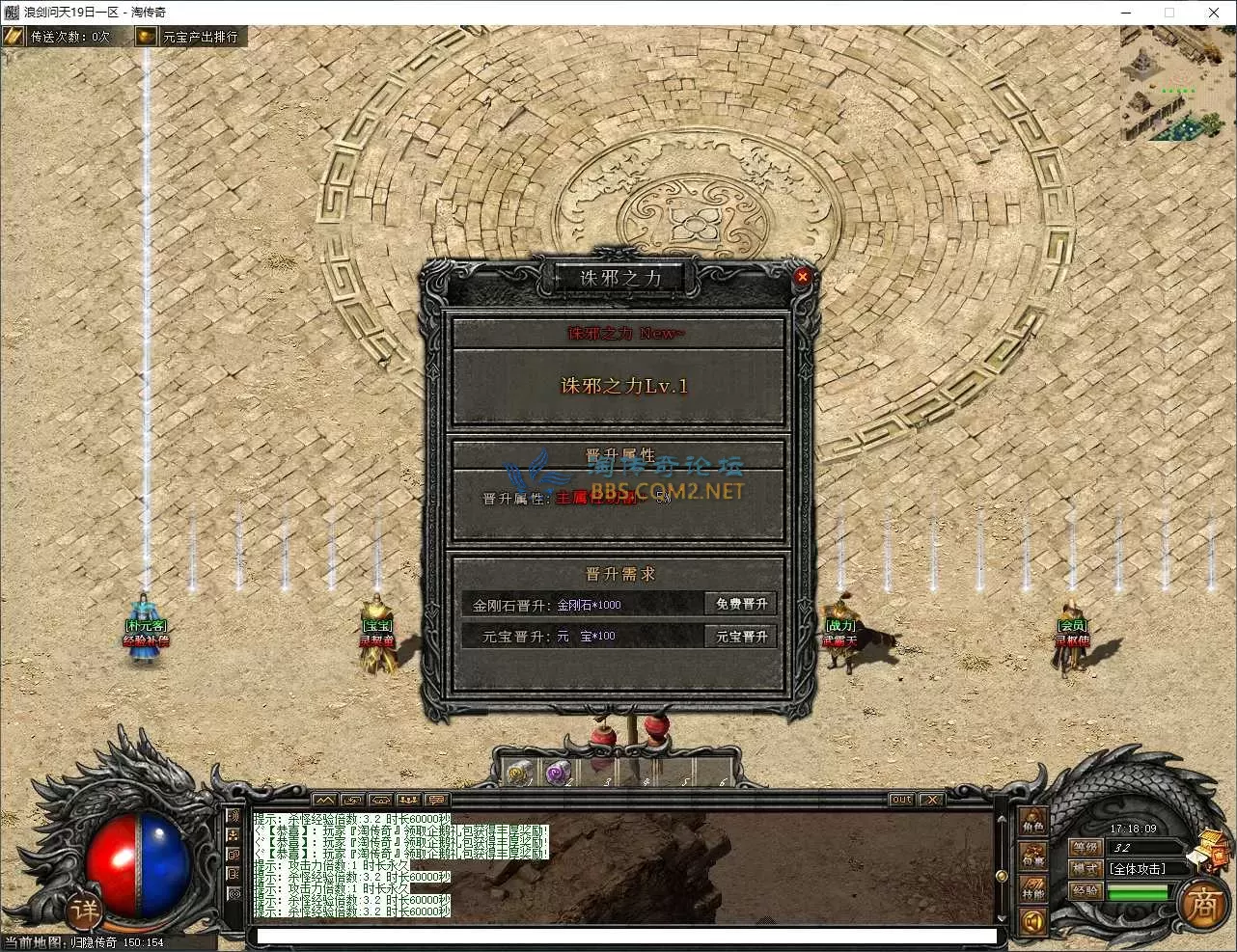Open the 元宝产出排行 ranking
Screen dimensions: 1237x952
pyautogui.click(x=189, y=37)
